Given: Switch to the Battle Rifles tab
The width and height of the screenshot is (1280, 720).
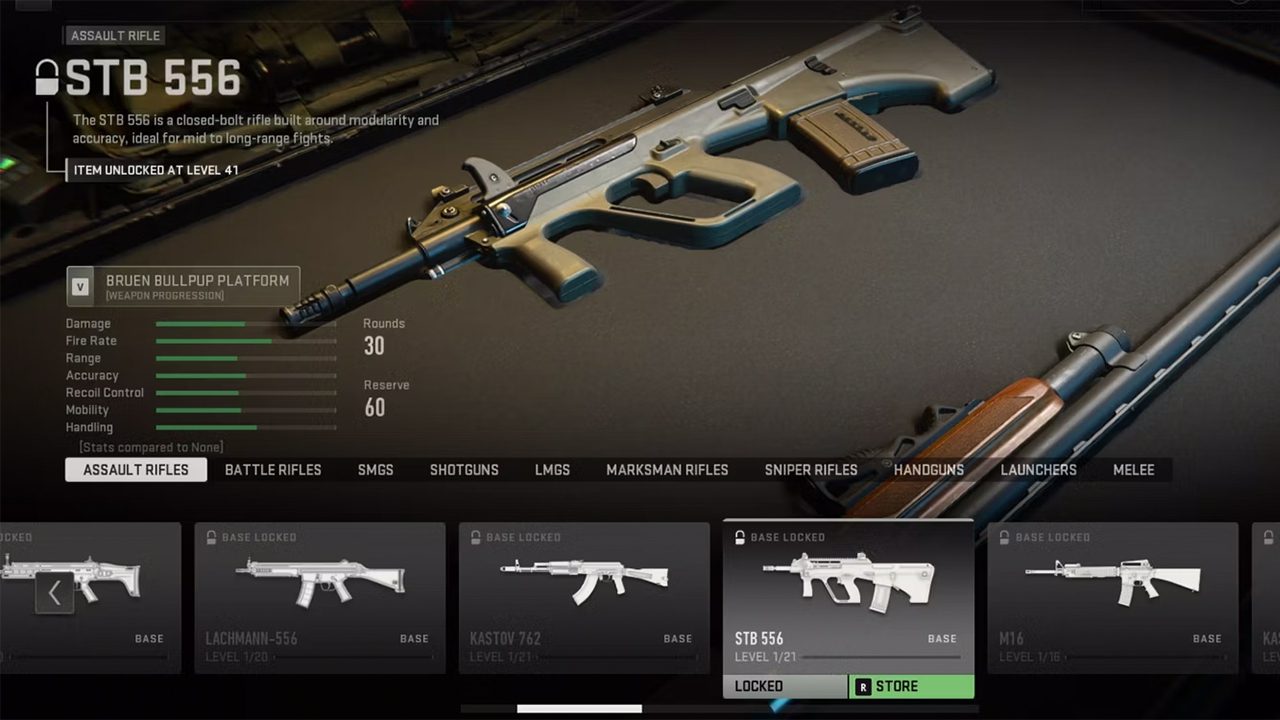Looking at the screenshot, I should [x=273, y=470].
